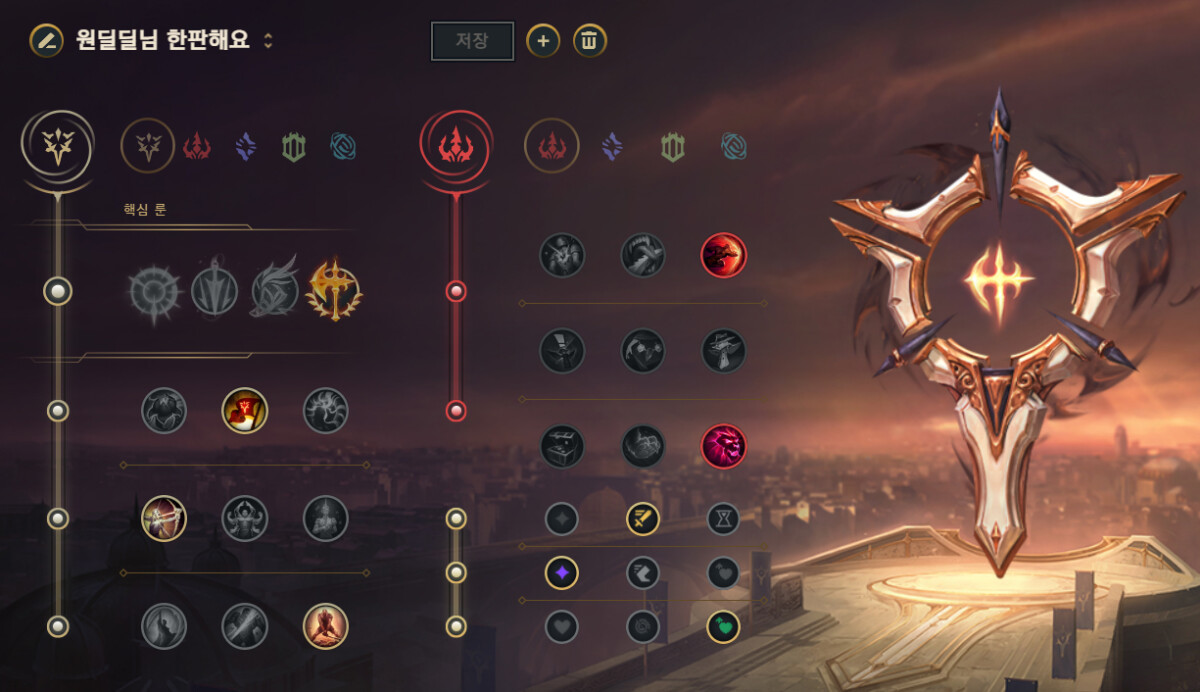Image resolution: width=1200 pixels, height=692 pixels.
Task: Select the Ultimate Hunter rune
Action: click(724, 446)
